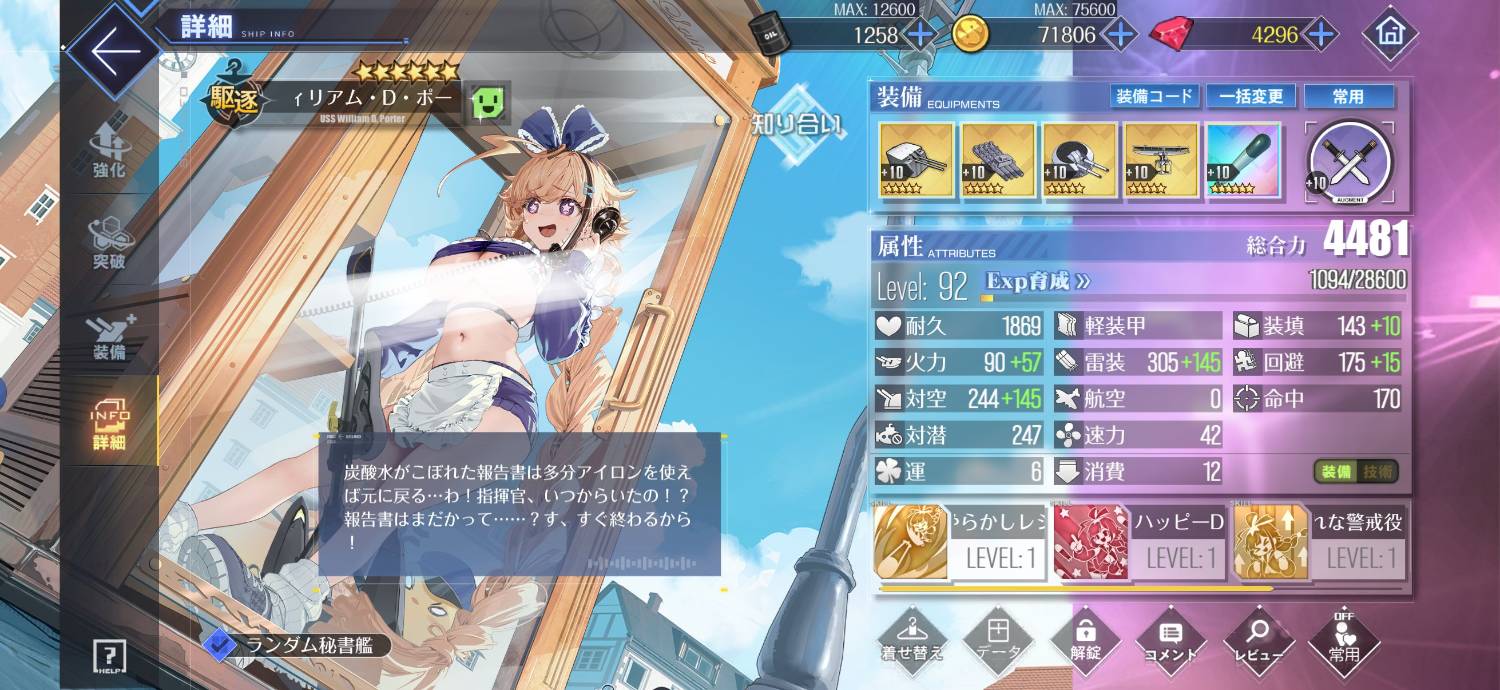This screenshot has width=1500, height=690.
Task: Tap the Exp育成 training link
Action: pyautogui.click(x=1037, y=282)
